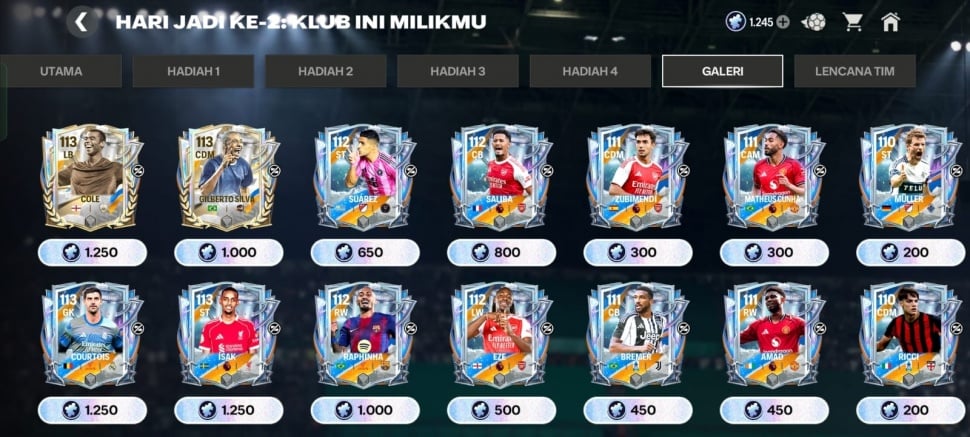Open the football icon in the top bar
Viewport: 970px width, 437px height.
[813, 22]
